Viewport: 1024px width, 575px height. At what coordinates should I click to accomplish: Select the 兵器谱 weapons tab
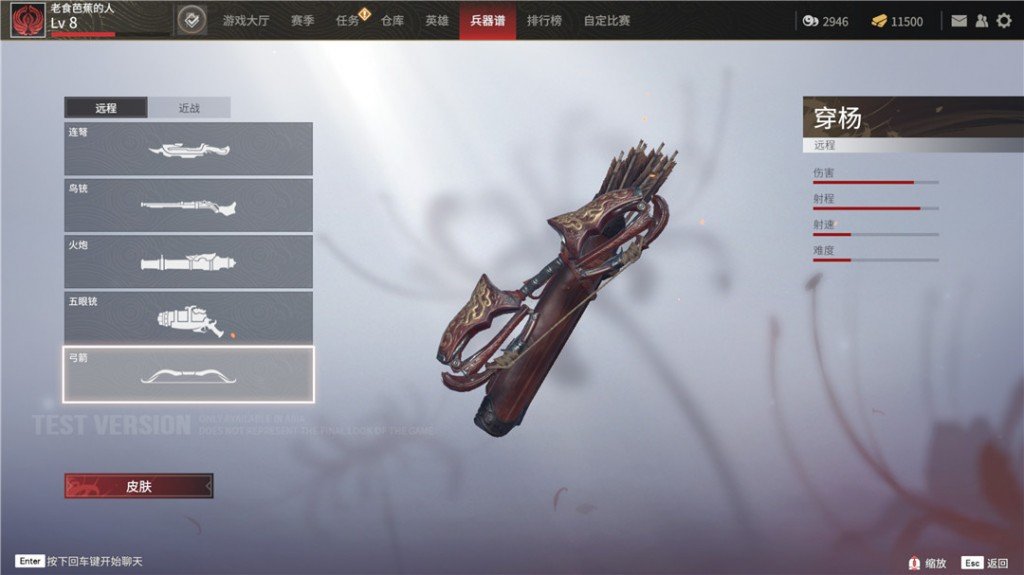point(488,21)
